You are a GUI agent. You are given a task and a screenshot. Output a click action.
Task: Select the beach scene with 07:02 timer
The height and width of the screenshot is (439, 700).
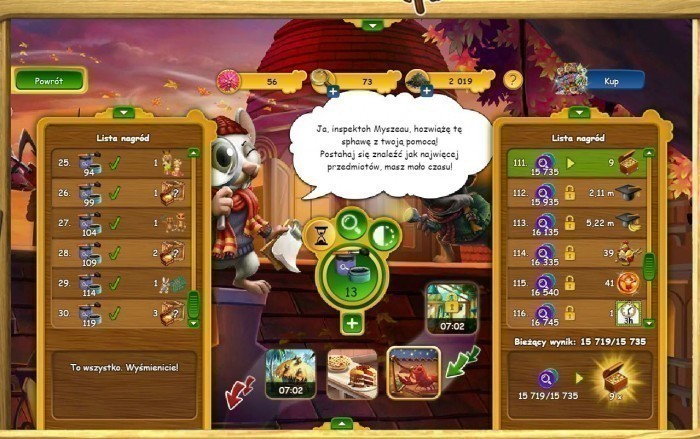point(291,373)
